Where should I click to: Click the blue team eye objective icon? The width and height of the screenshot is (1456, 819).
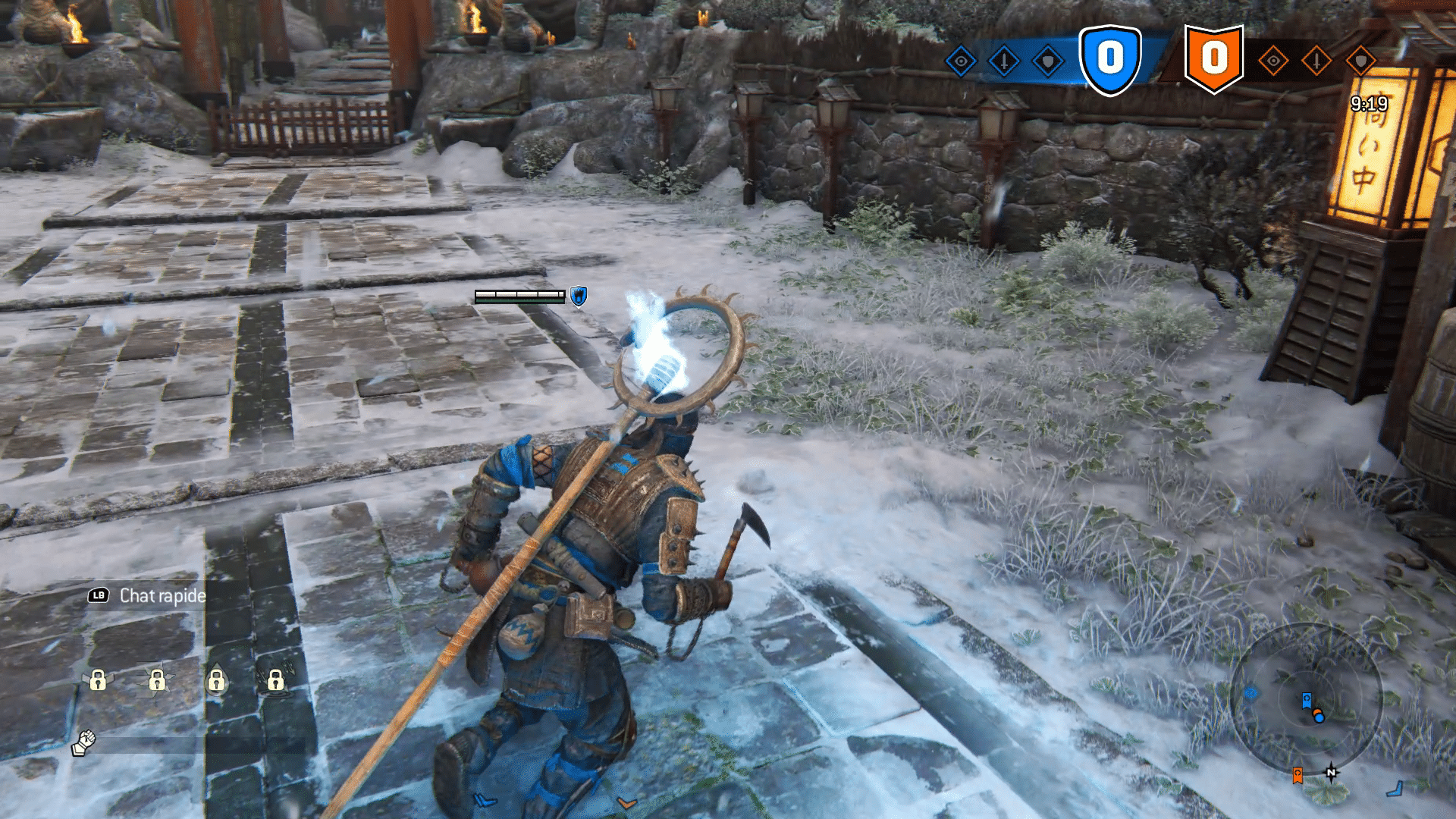click(x=961, y=61)
